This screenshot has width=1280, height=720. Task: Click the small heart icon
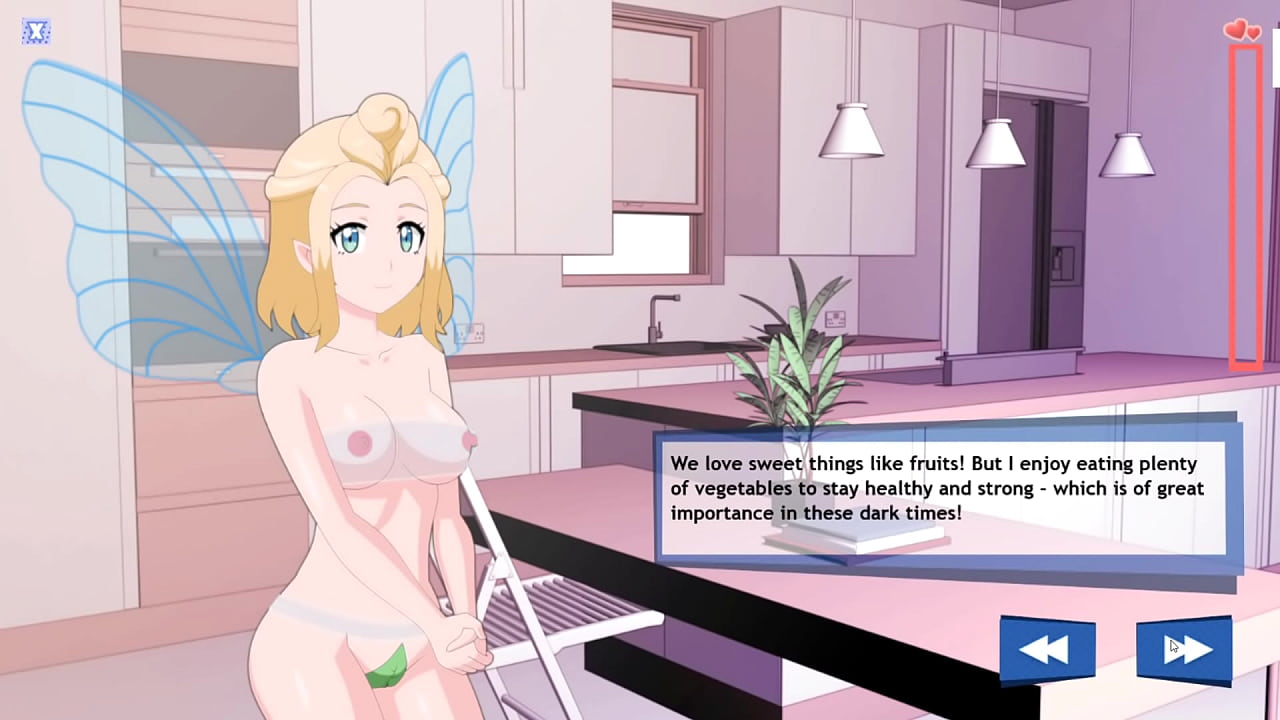[x=1251, y=31]
